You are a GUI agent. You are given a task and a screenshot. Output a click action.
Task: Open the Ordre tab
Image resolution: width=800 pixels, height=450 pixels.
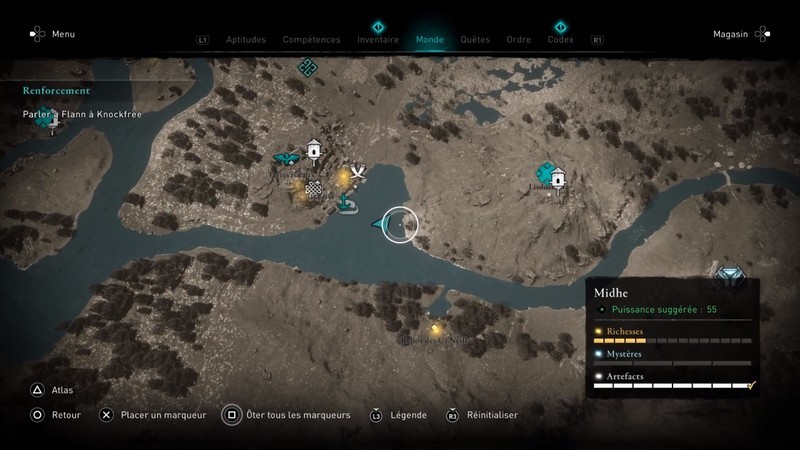518,40
